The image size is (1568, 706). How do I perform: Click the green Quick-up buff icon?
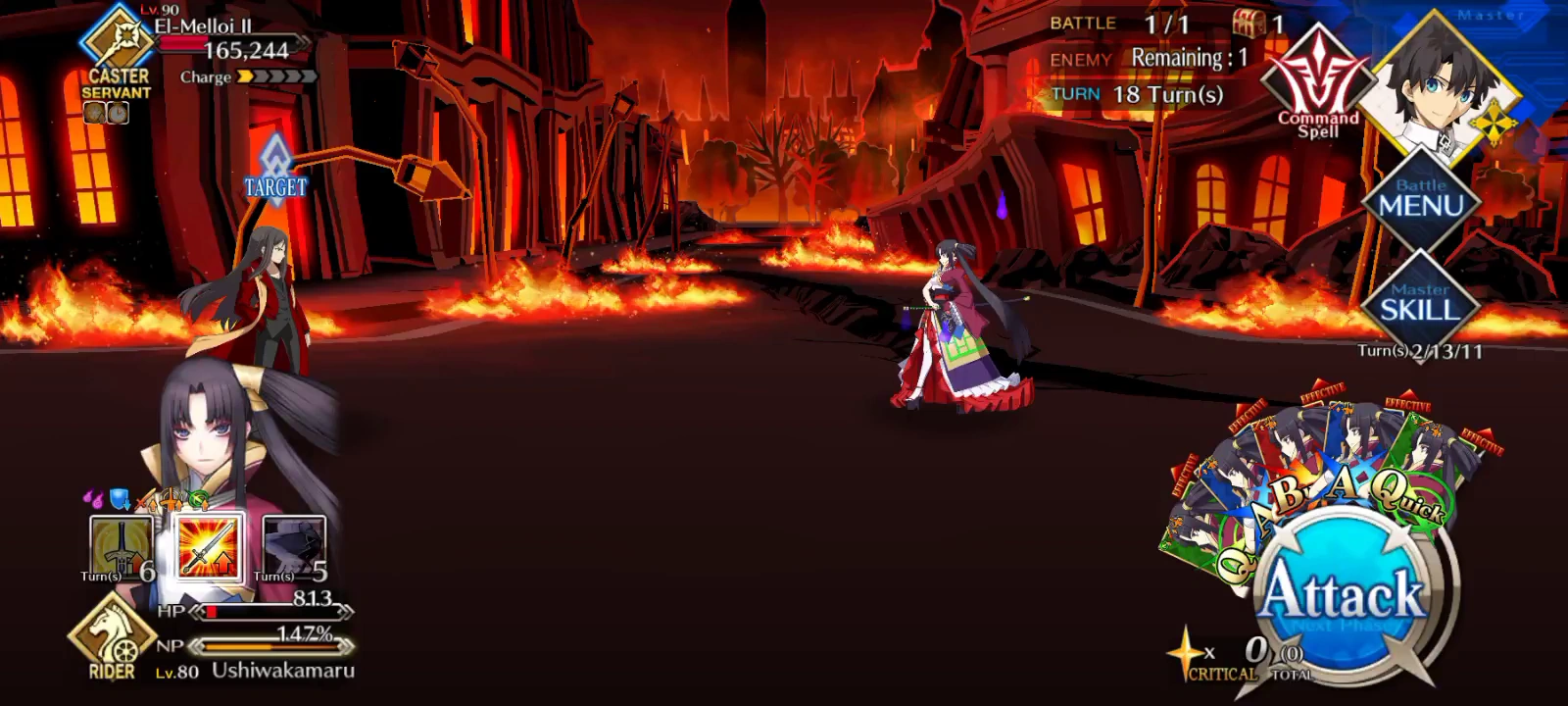click(x=195, y=498)
